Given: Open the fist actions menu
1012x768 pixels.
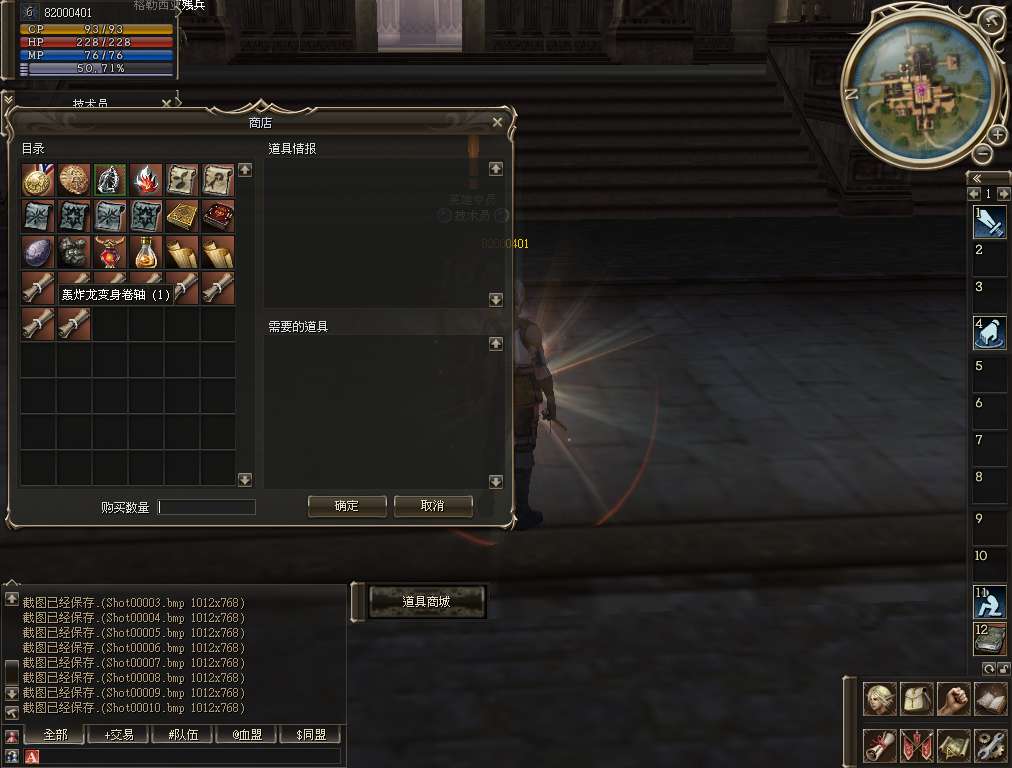Looking at the screenshot, I should coord(954,699).
